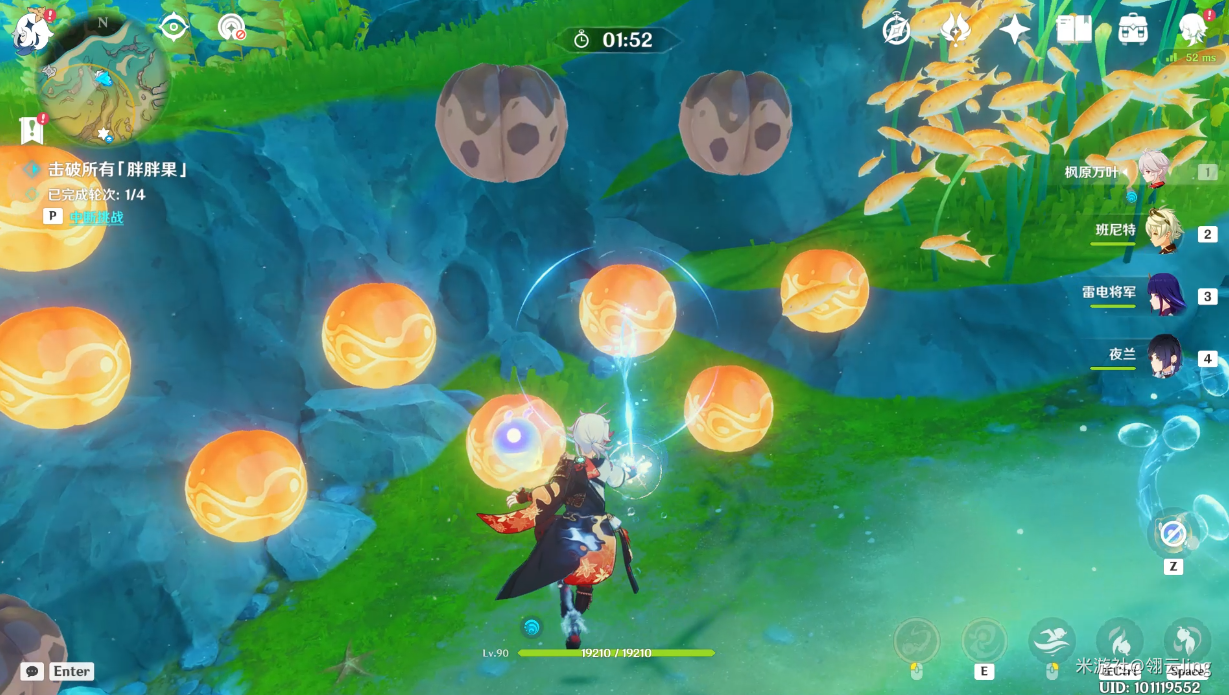1229x695 pixels.
Task: Switch to party member 班尼特
Action: 1163,232
